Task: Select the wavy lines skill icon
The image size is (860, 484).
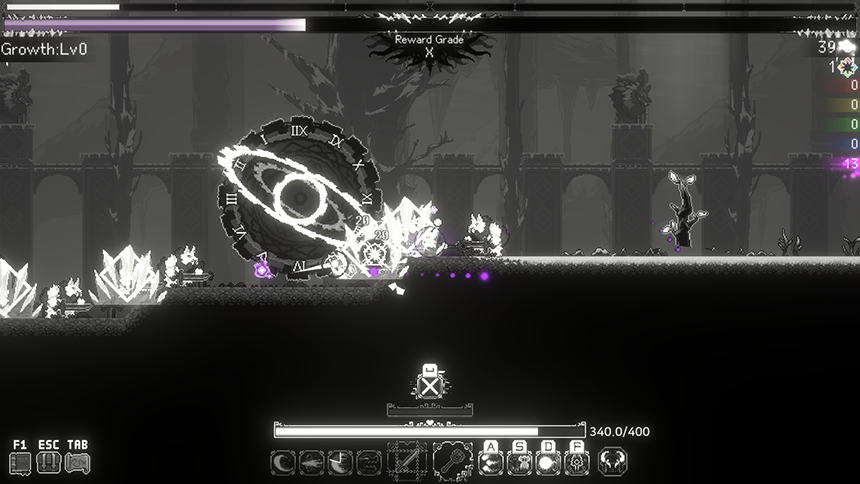Action: pos(369,463)
